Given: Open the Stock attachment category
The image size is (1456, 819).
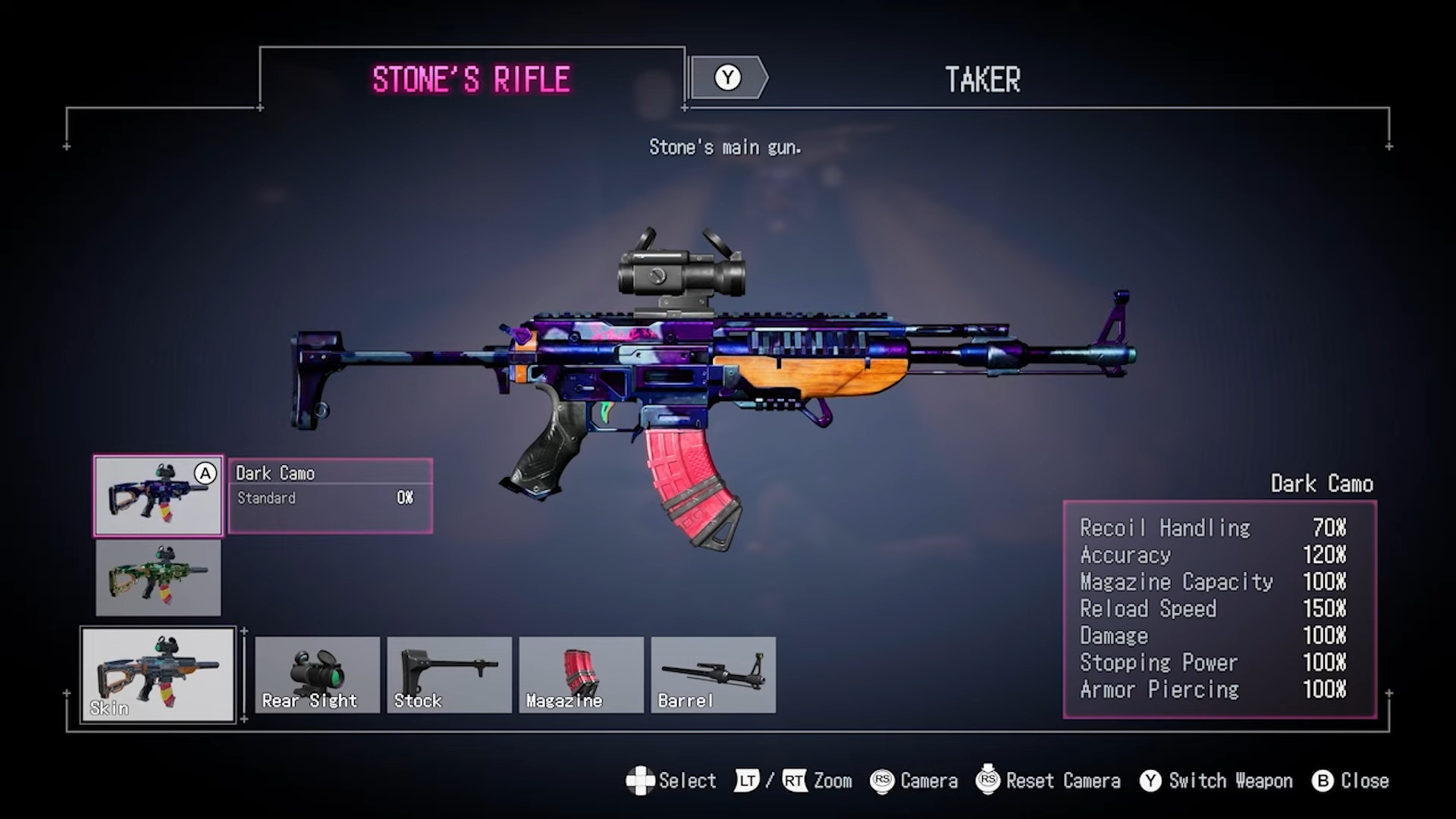Looking at the screenshot, I should tap(449, 675).
